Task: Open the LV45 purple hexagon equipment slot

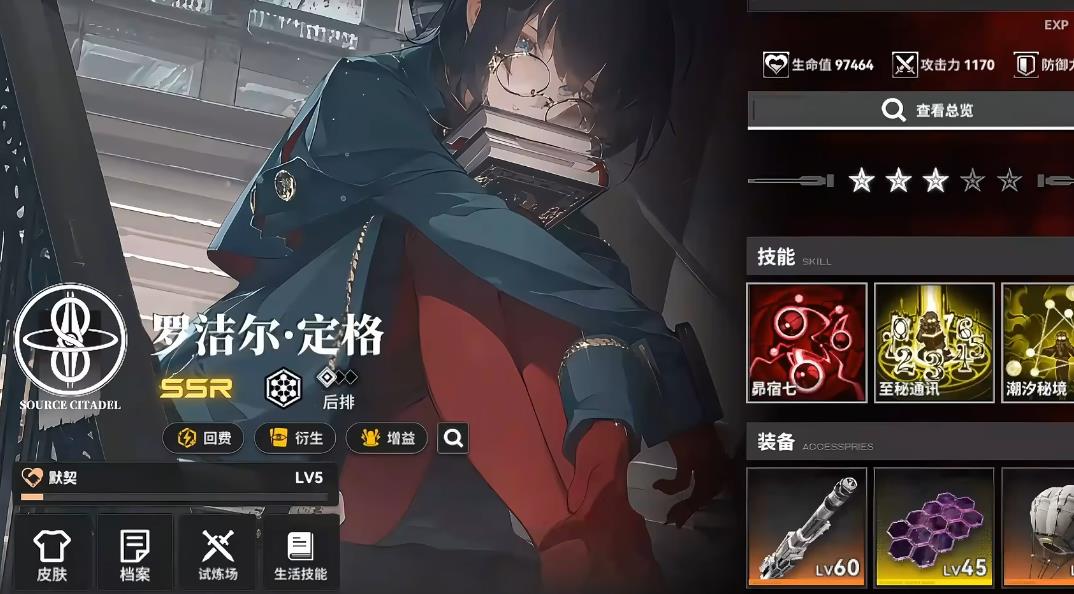Action: [934, 527]
